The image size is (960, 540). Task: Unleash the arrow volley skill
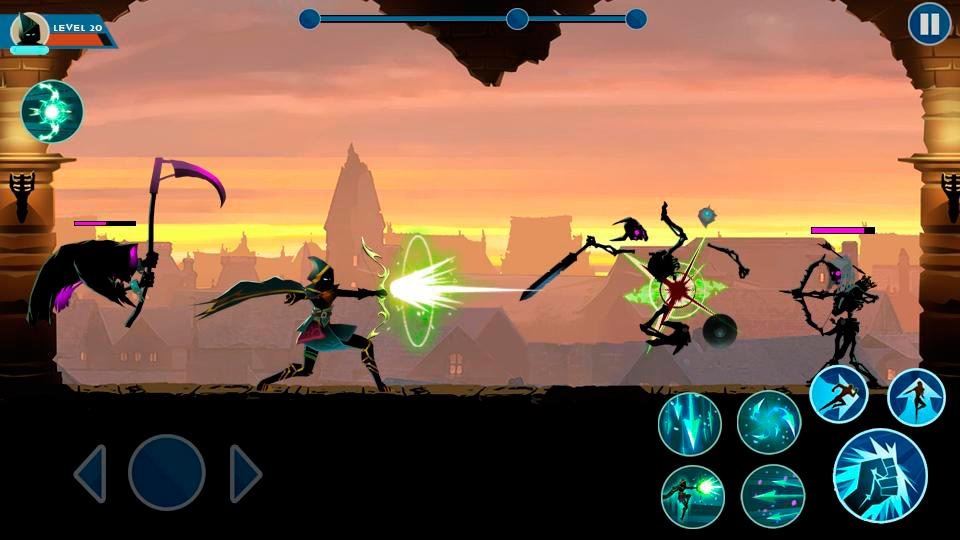(773, 497)
